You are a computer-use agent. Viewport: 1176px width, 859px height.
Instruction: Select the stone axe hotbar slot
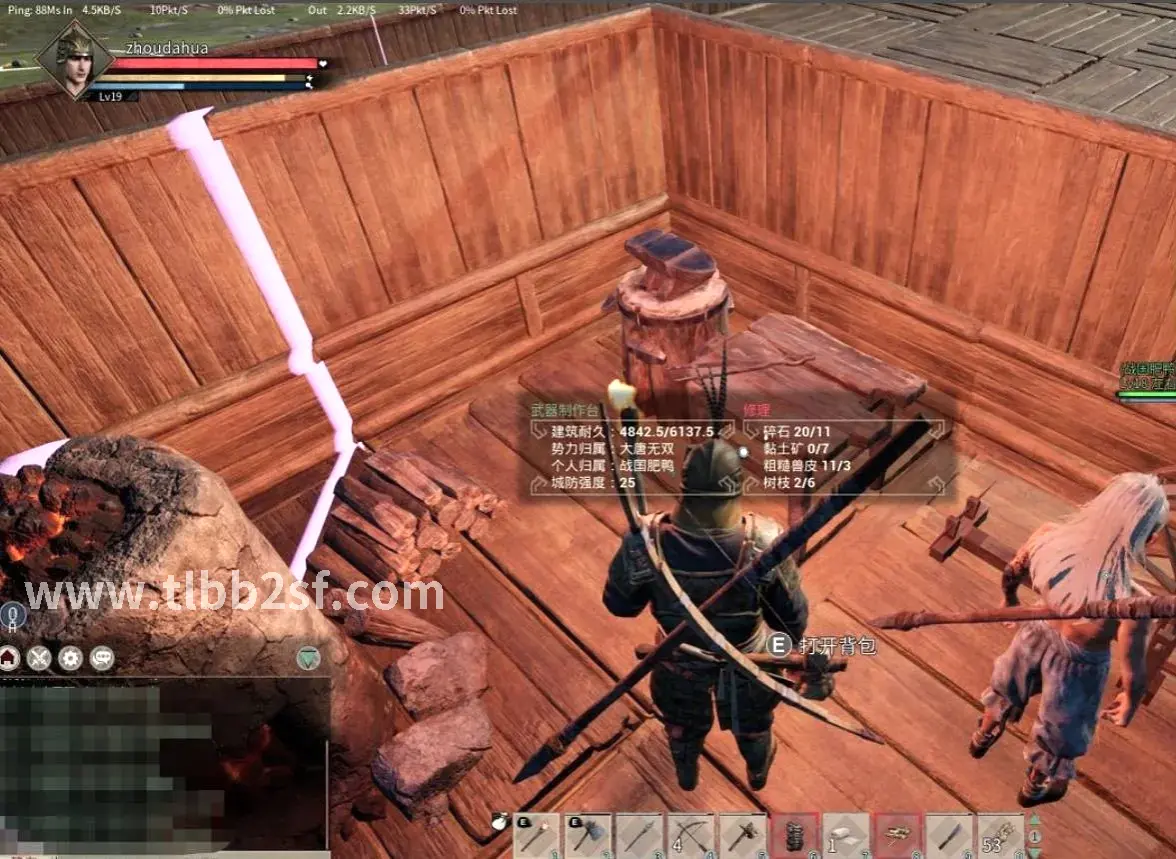click(x=589, y=836)
